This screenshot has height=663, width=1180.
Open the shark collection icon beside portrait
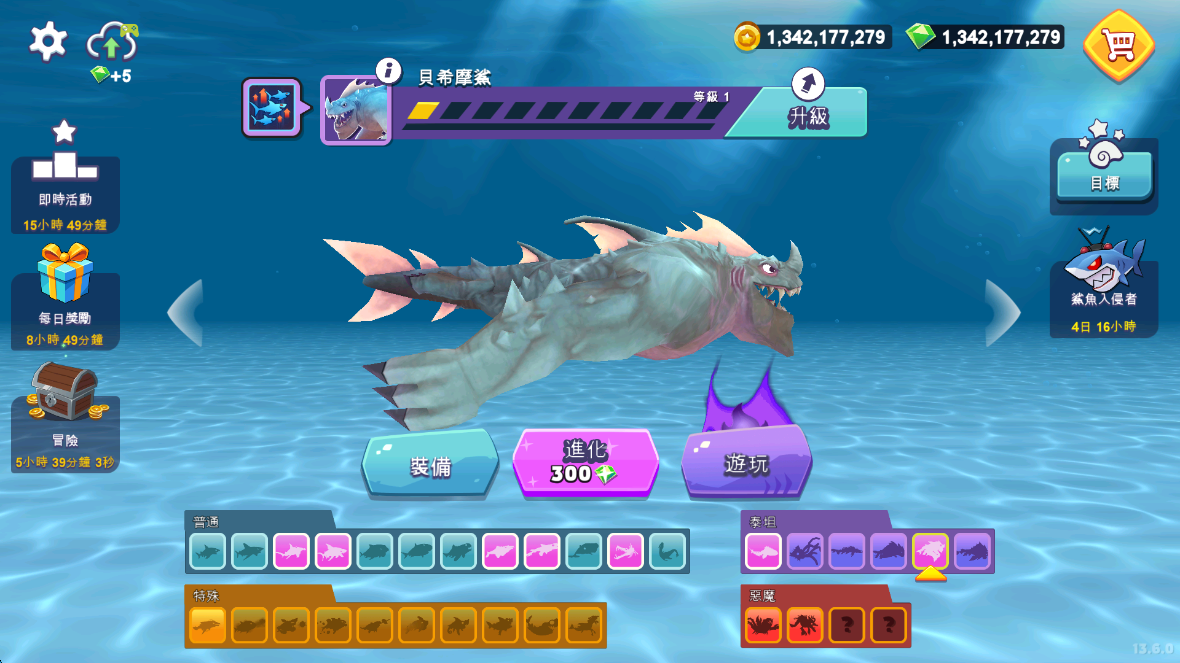pyautogui.click(x=270, y=107)
